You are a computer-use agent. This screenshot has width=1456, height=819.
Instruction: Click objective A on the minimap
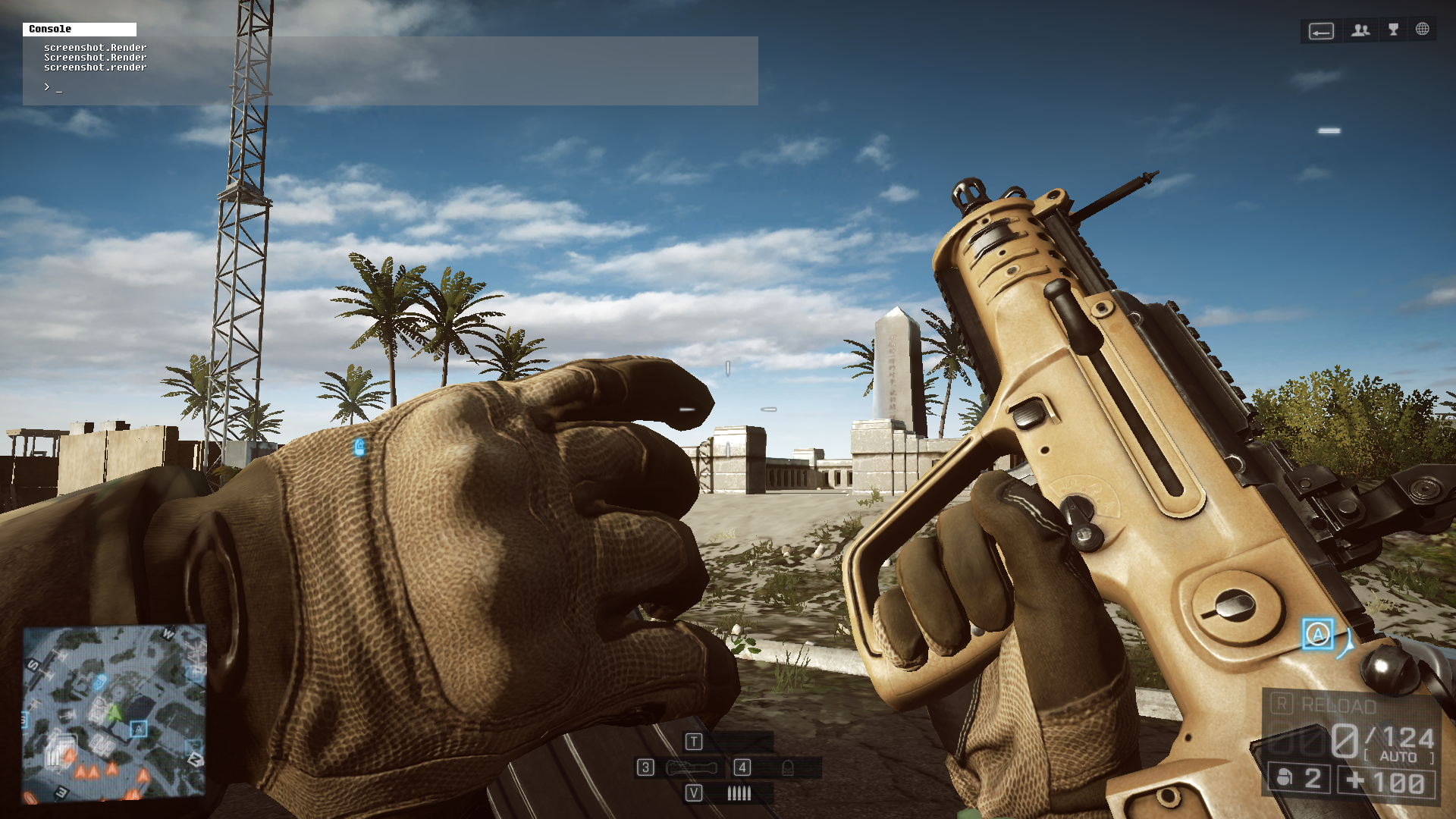pos(138,730)
